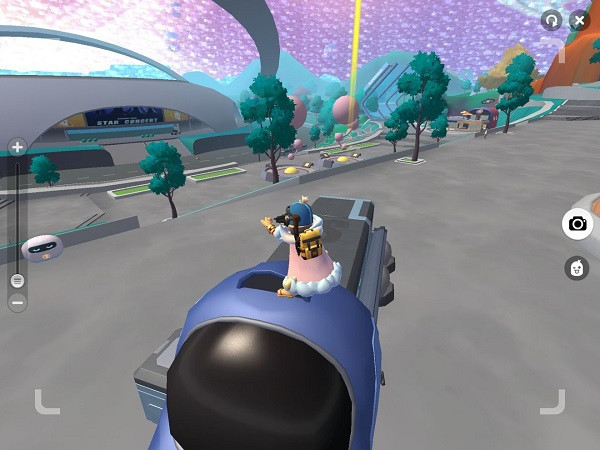Close the camera mode with the X

579,20
